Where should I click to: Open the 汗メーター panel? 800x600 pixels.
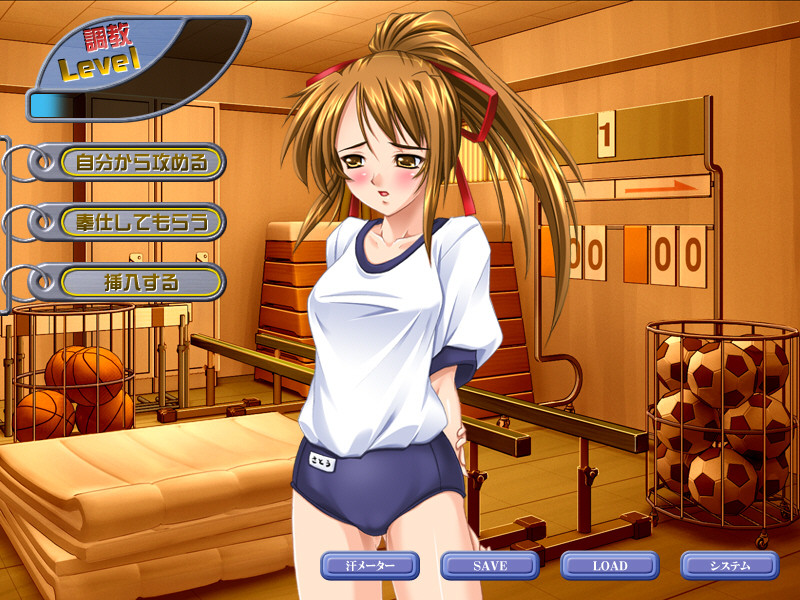pos(370,566)
